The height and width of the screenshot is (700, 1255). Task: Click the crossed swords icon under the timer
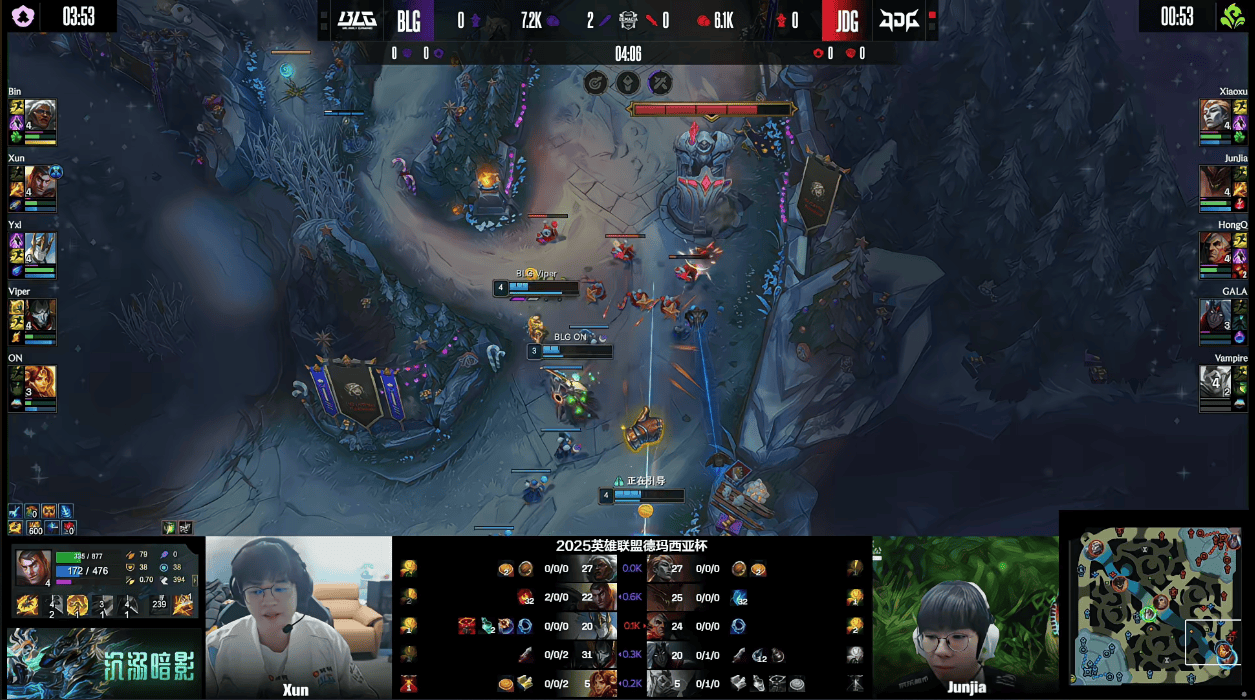click(660, 82)
